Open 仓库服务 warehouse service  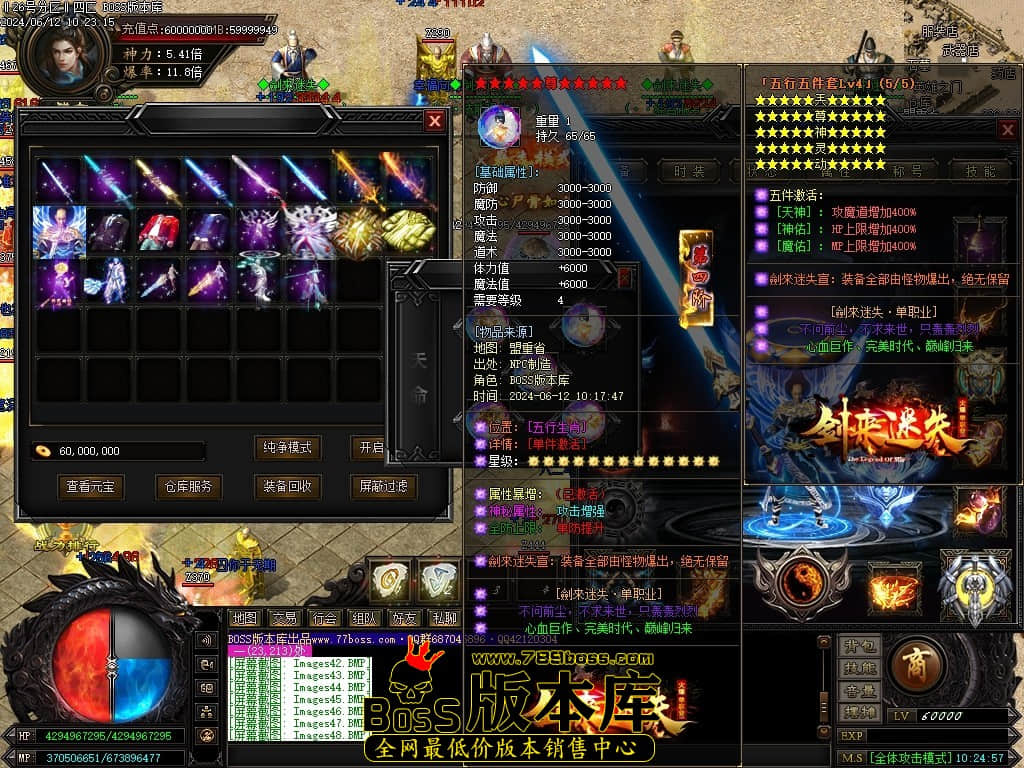[189, 487]
